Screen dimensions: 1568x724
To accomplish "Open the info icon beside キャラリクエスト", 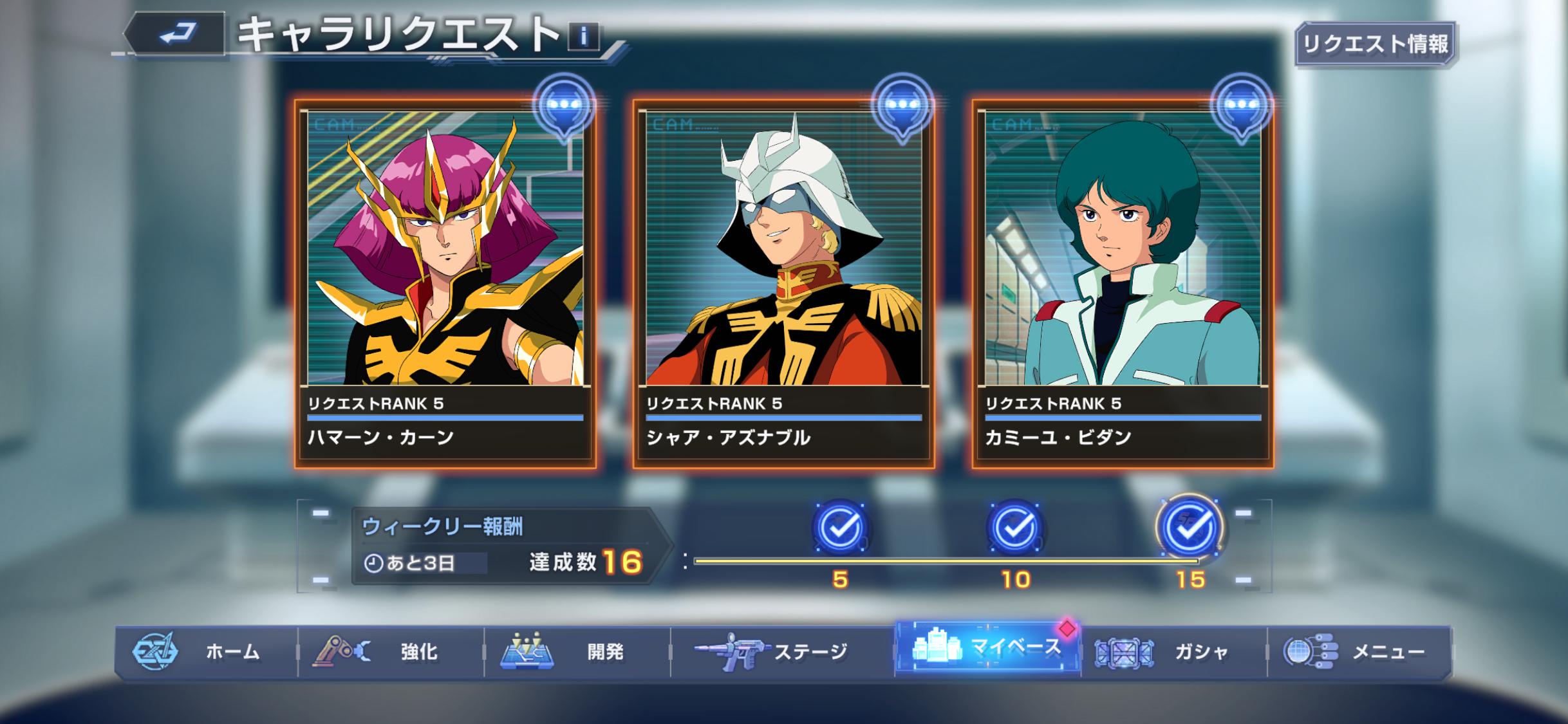I will coord(583,37).
